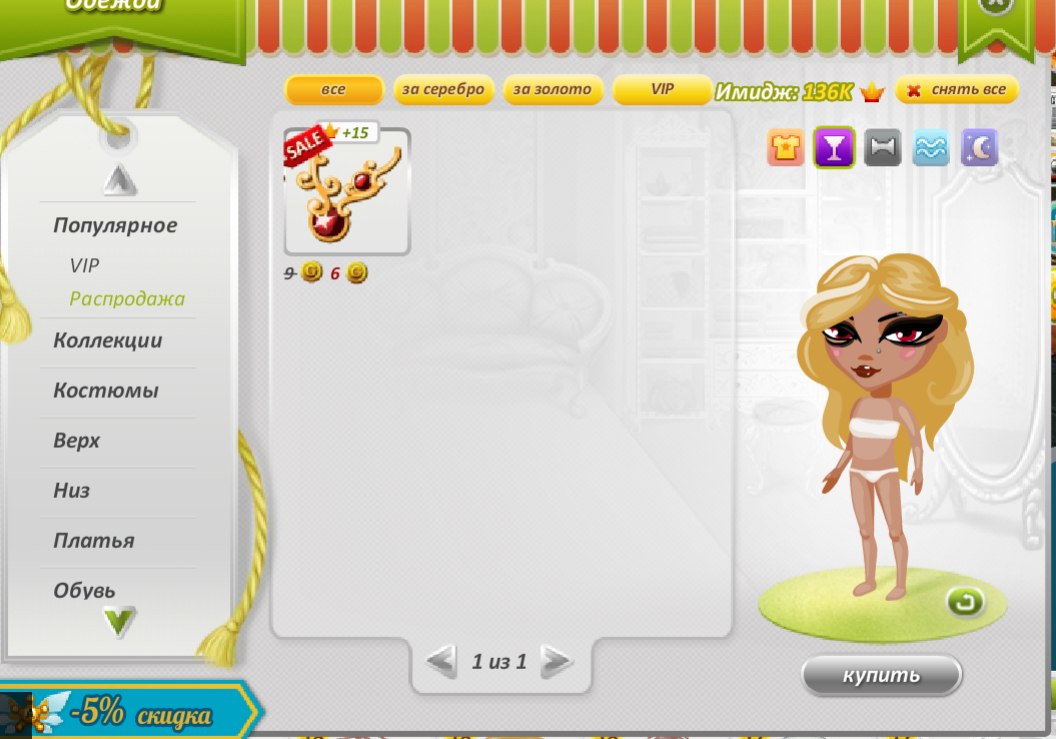Open the «Коллекции» category
1056x739 pixels.
tap(108, 341)
